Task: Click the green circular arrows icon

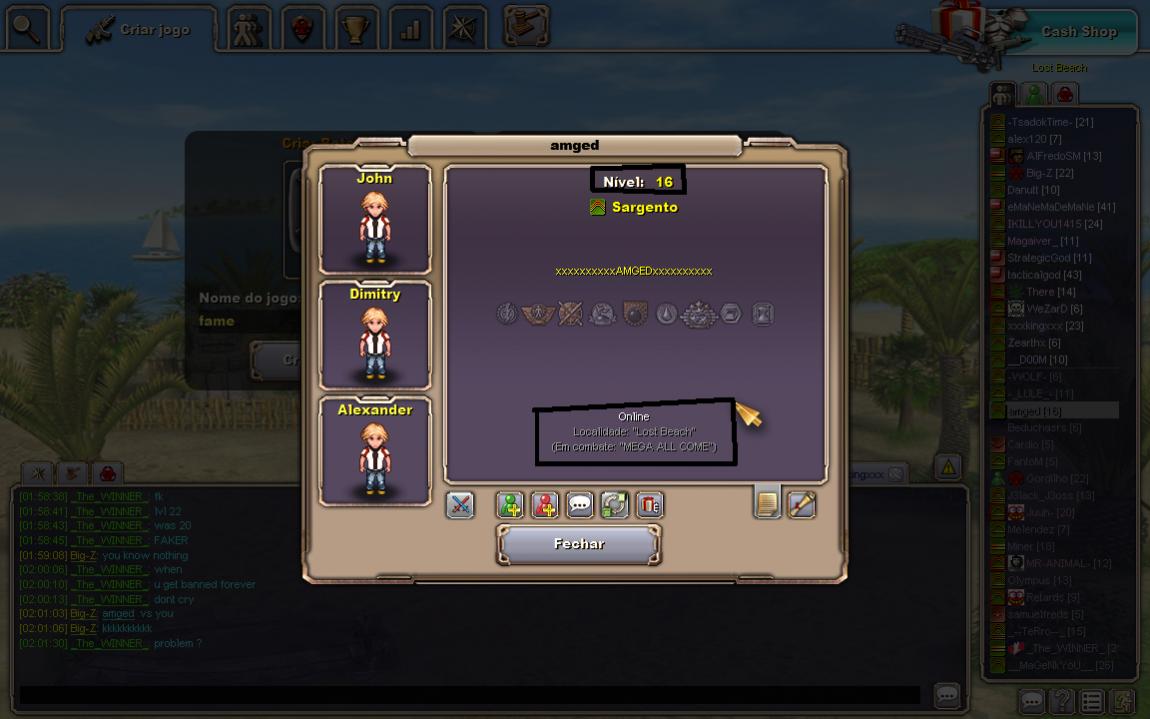Action: coord(614,505)
